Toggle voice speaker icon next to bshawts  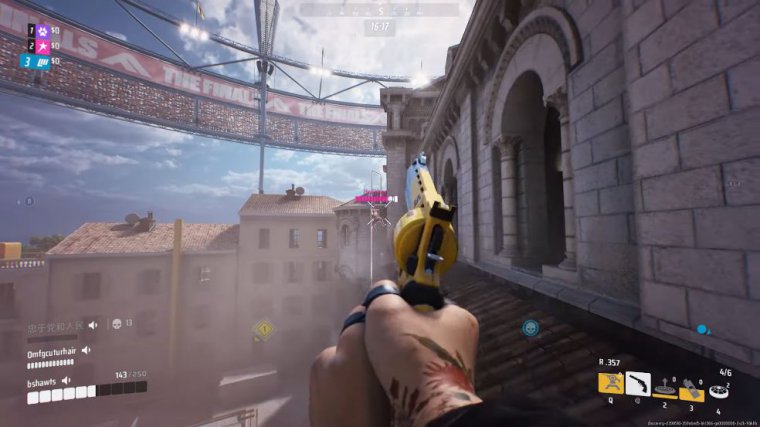[x=67, y=381]
